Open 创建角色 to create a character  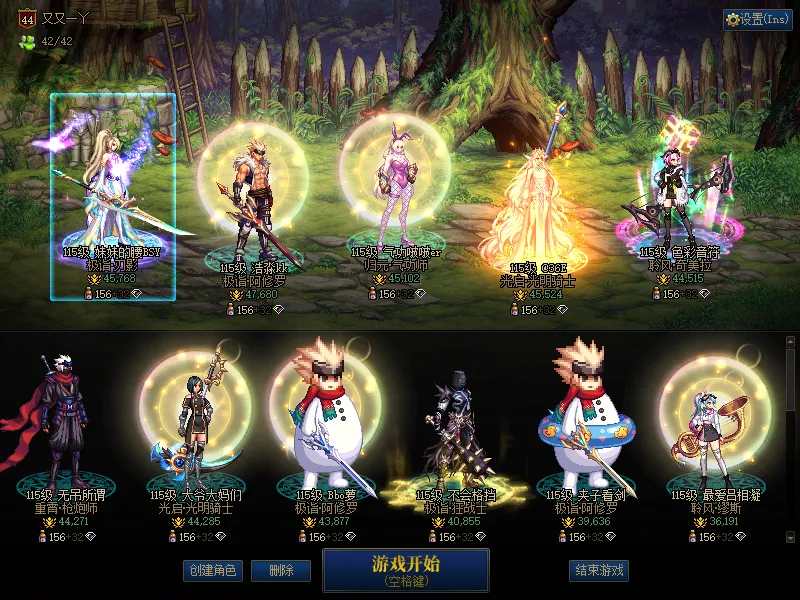(x=212, y=570)
